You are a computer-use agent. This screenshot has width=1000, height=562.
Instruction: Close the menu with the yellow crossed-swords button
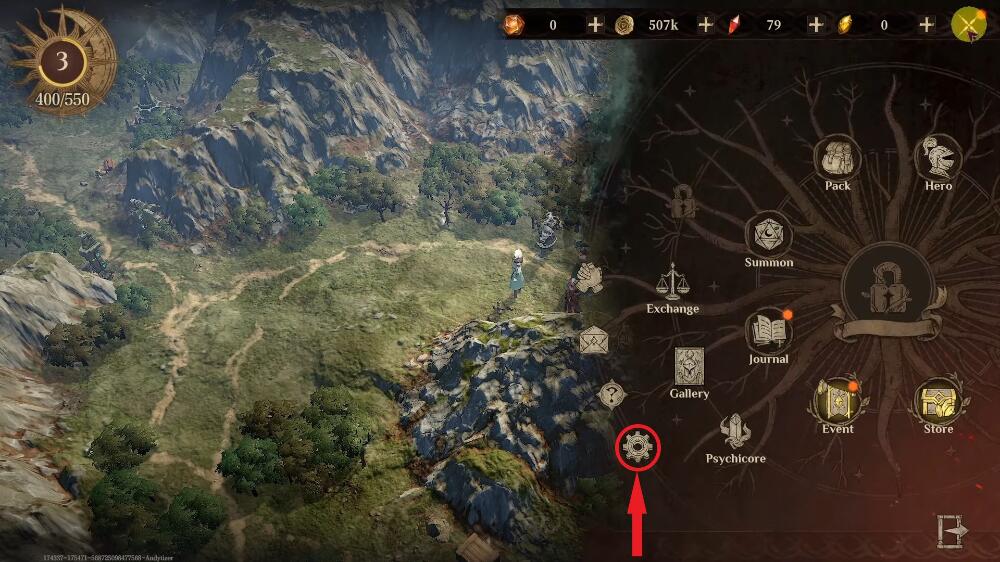[969, 24]
